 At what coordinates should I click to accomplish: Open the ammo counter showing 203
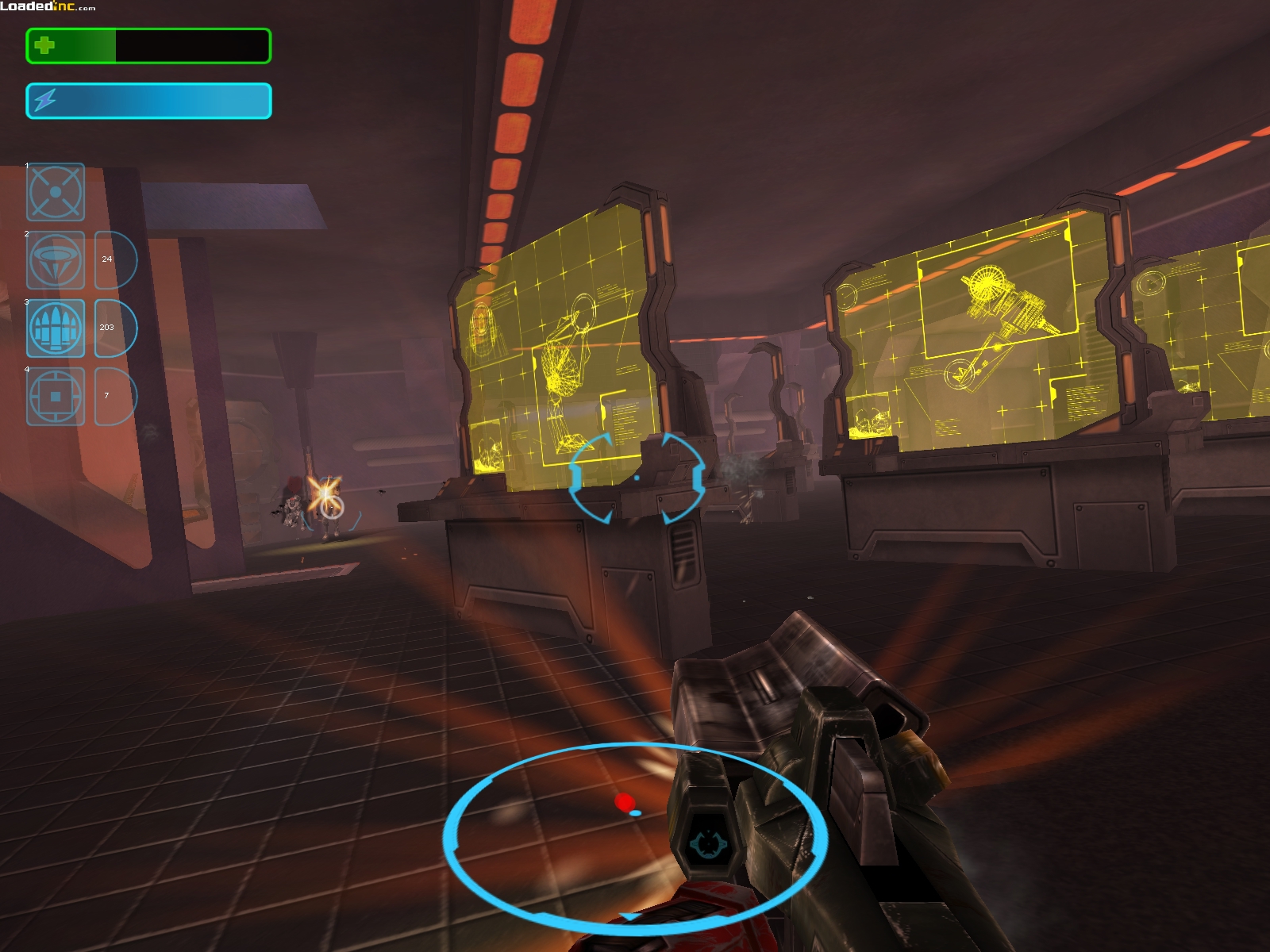108,327
